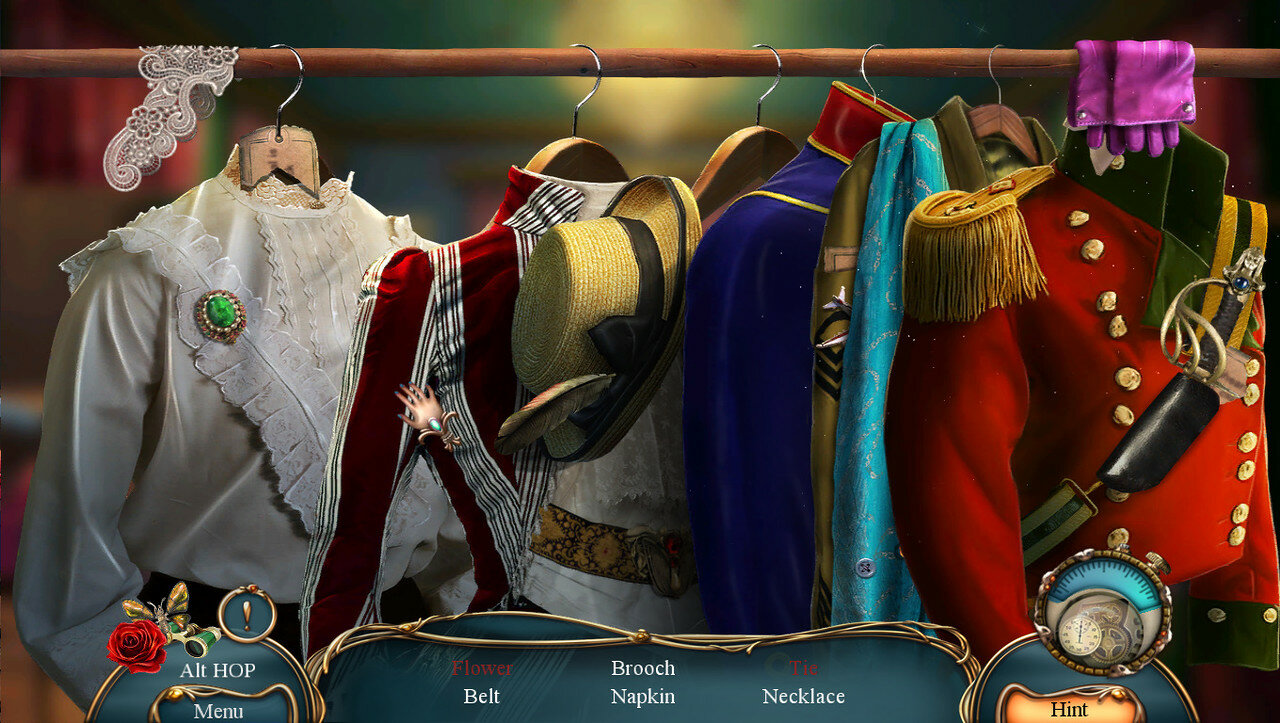Open the game Menu

pos(218,711)
